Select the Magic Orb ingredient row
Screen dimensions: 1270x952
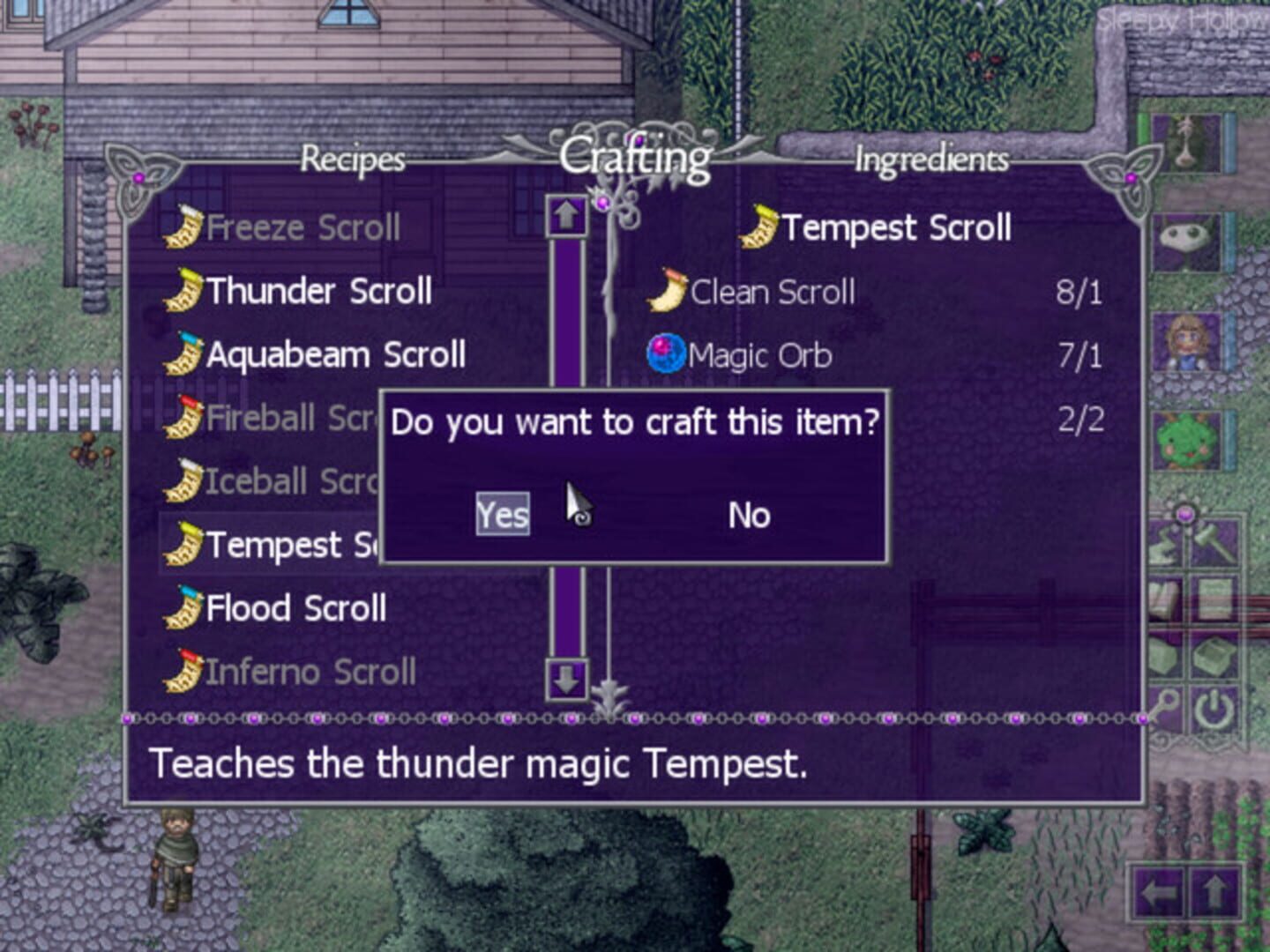point(758,355)
